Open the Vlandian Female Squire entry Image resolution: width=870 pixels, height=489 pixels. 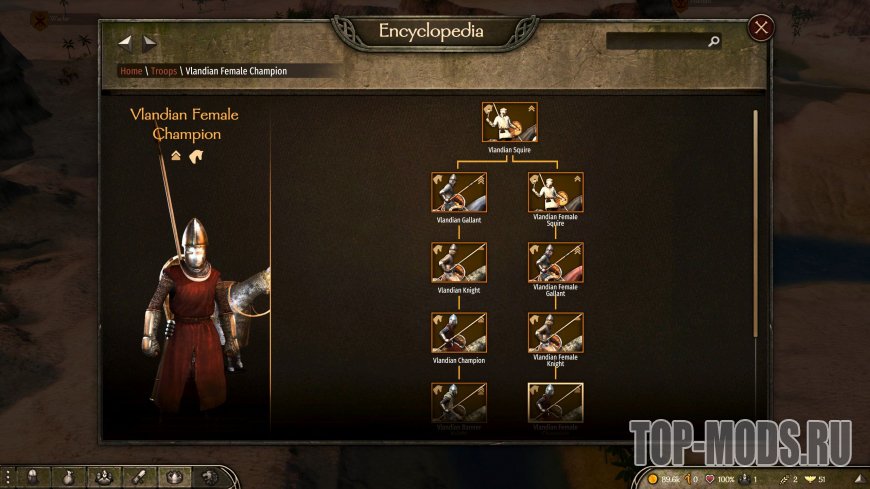point(555,192)
